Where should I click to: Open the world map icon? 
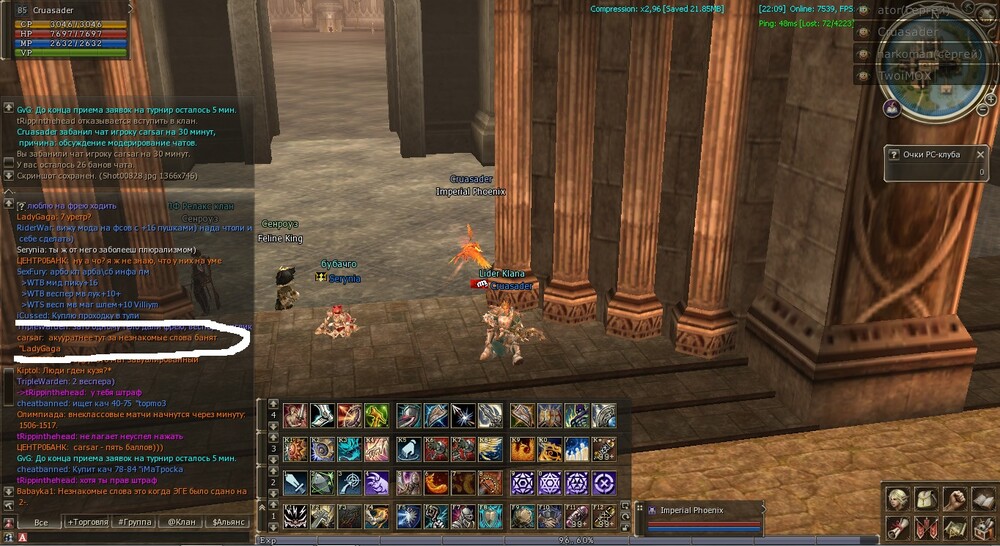point(955,527)
